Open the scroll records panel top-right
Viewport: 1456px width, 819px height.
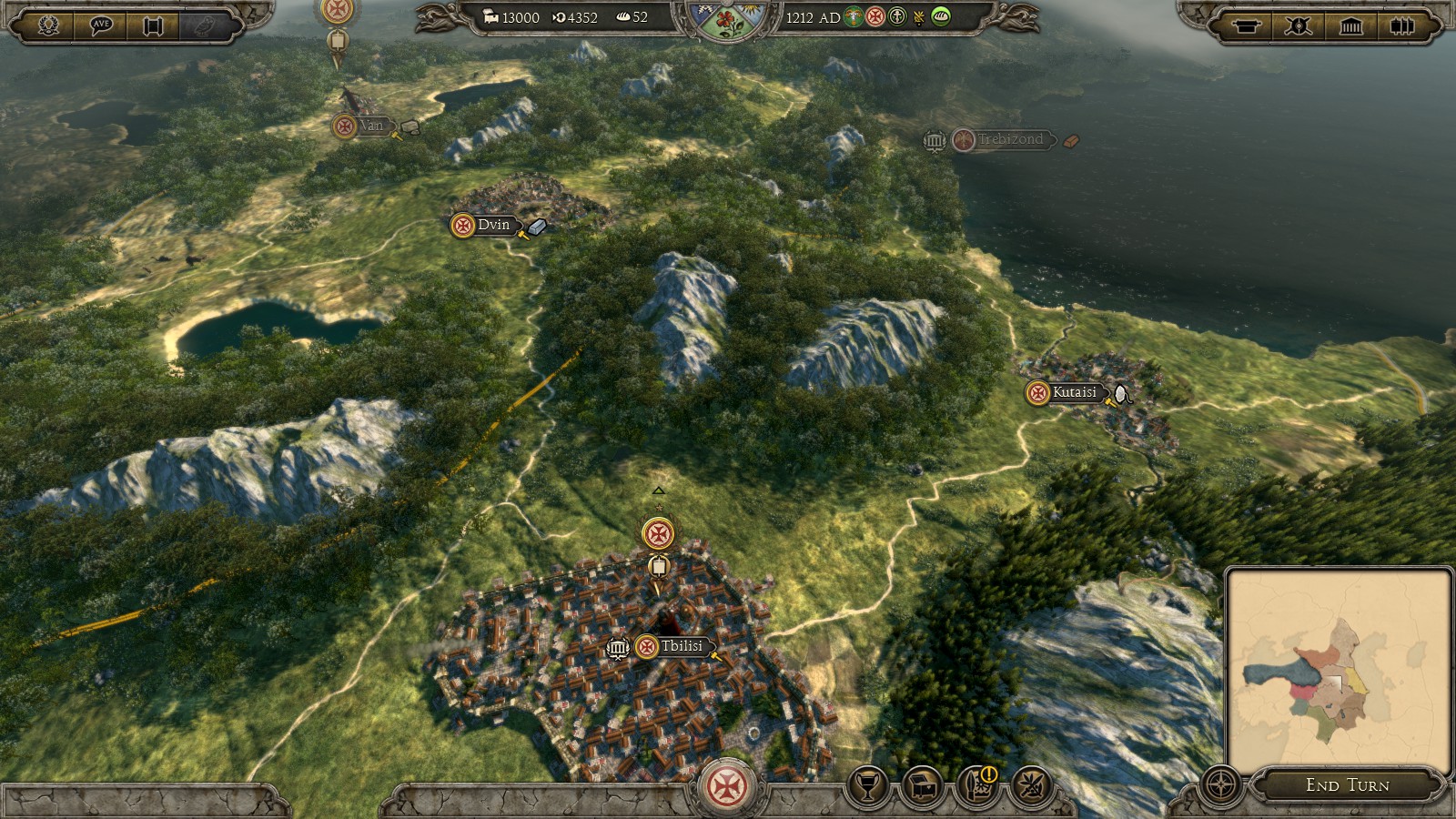coord(1246,25)
